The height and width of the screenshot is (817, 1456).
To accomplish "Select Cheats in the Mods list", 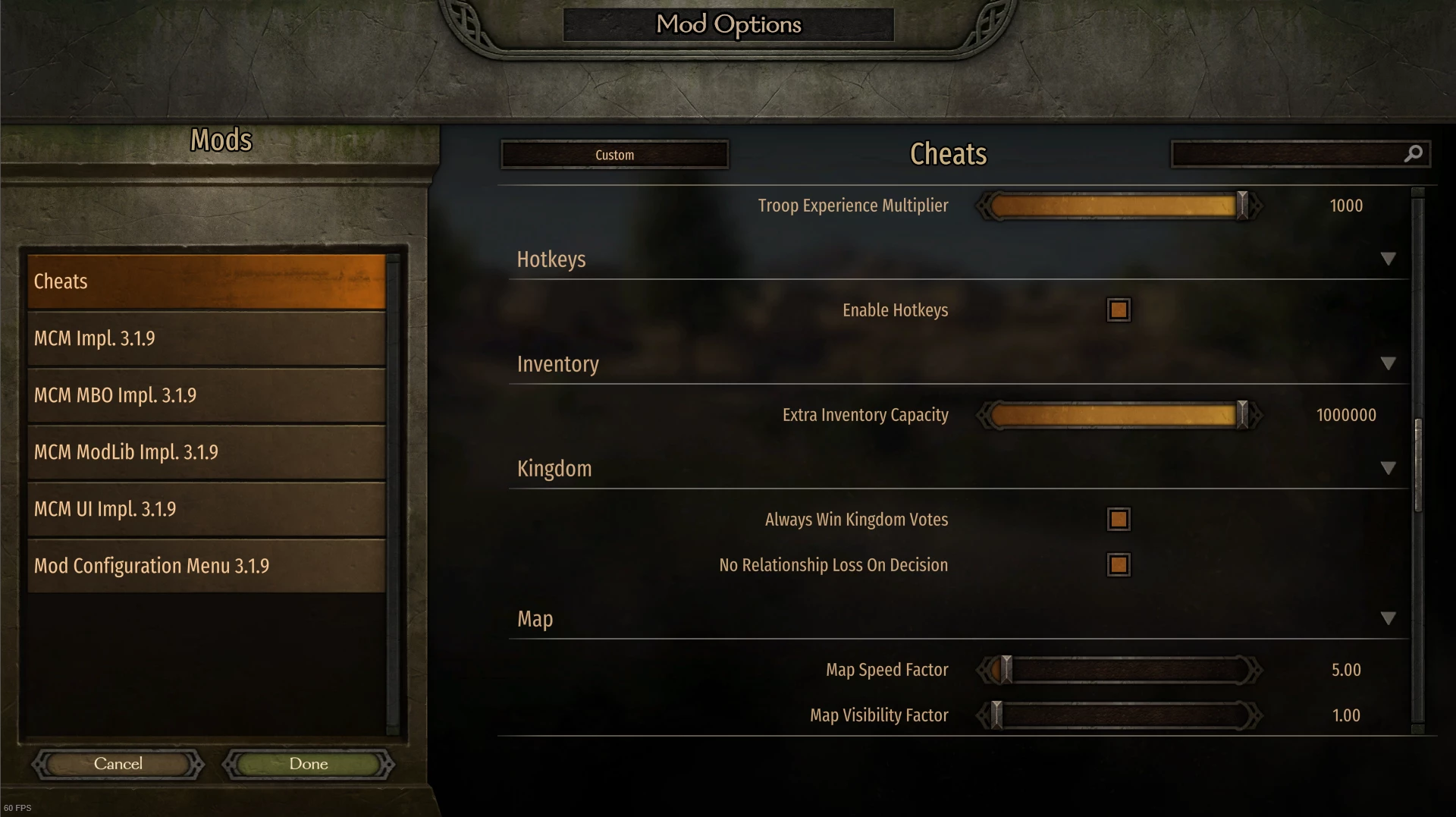I will (x=206, y=281).
